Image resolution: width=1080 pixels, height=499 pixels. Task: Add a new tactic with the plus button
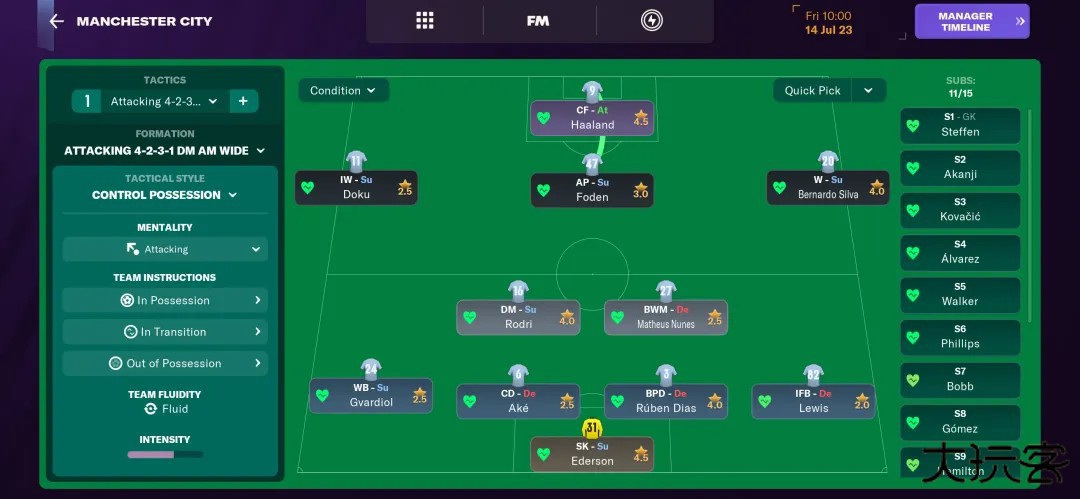[x=242, y=101]
